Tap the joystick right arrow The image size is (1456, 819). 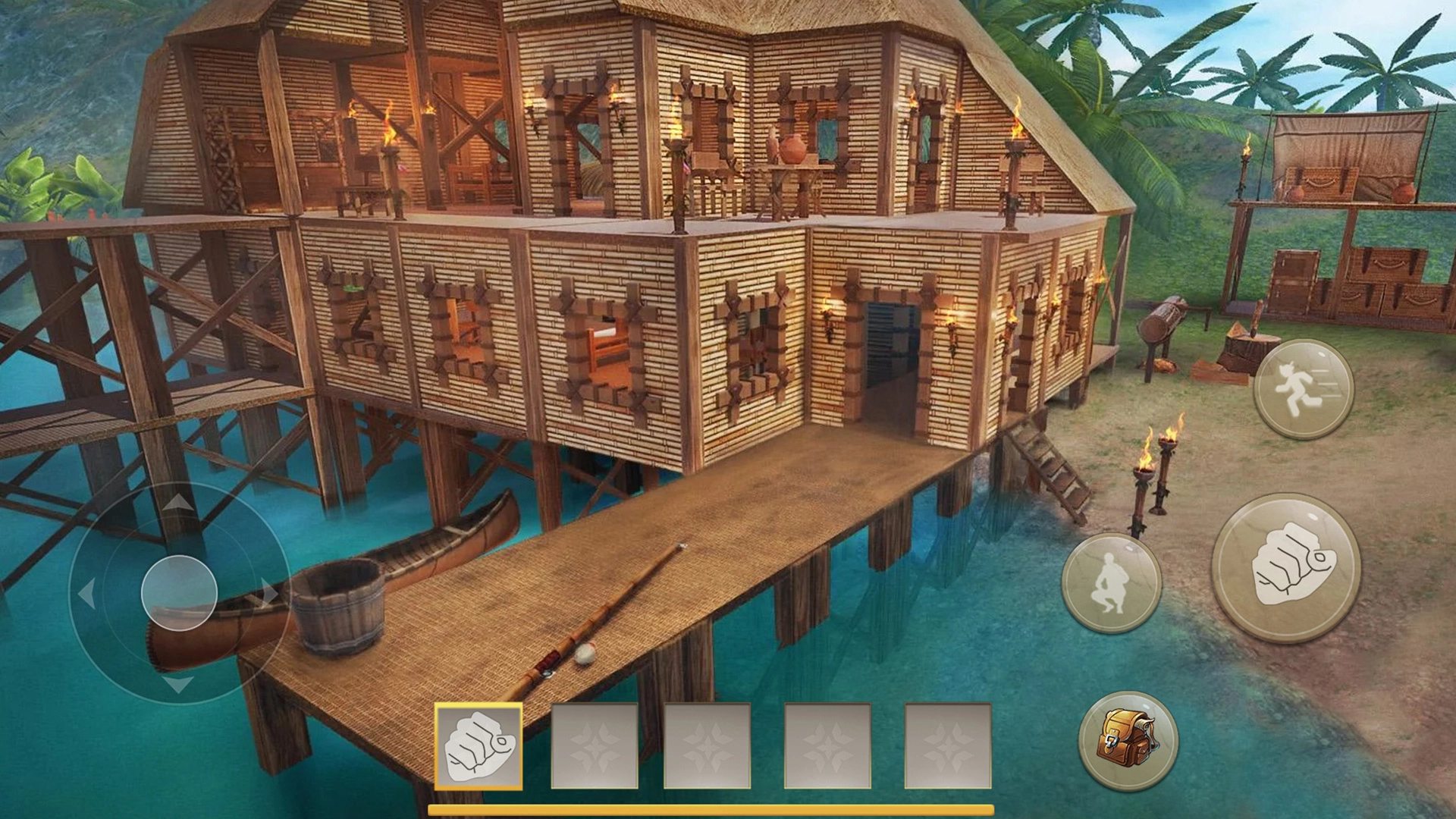(x=269, y=593)
